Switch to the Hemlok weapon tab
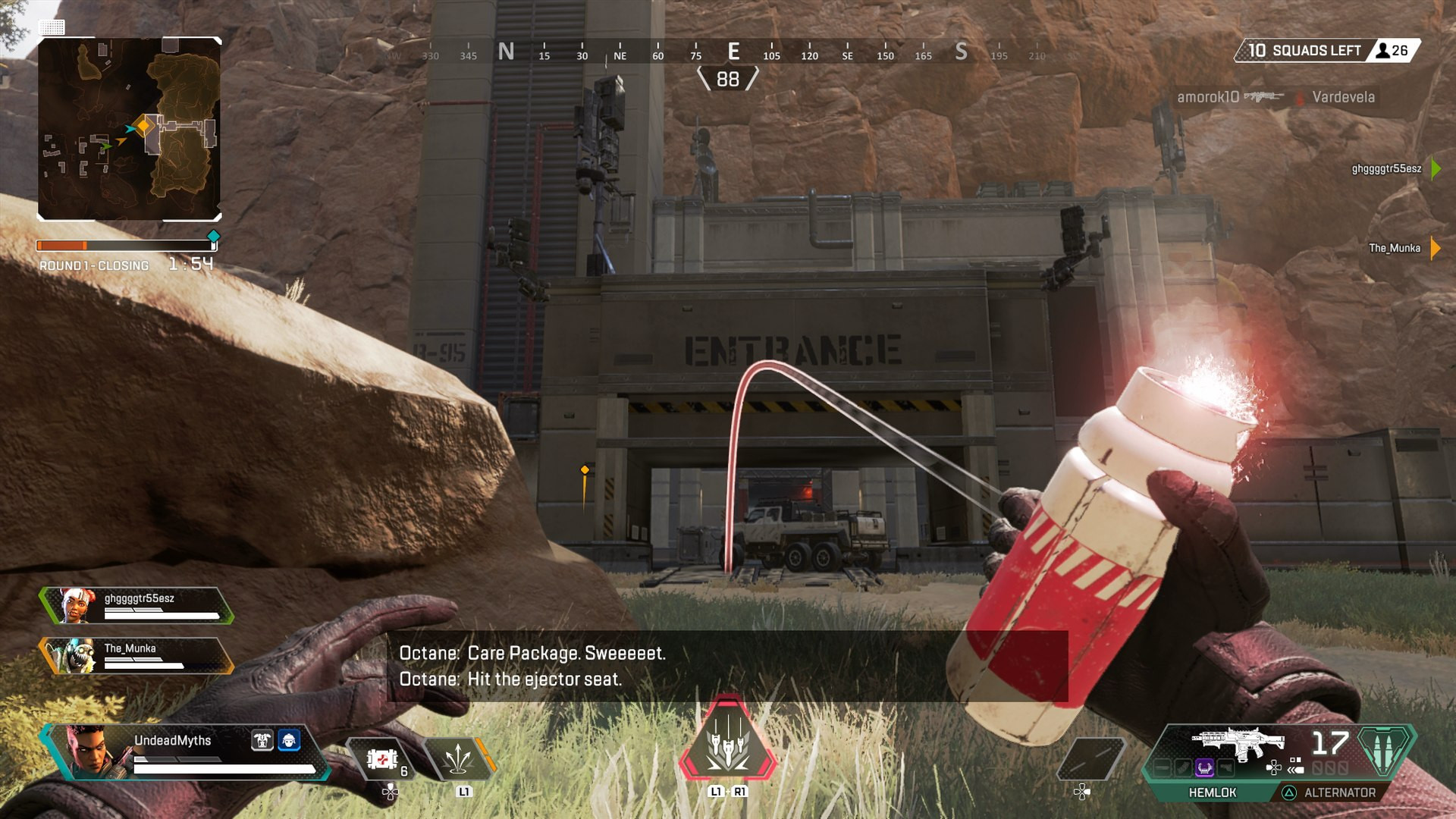 (1212, 792)
